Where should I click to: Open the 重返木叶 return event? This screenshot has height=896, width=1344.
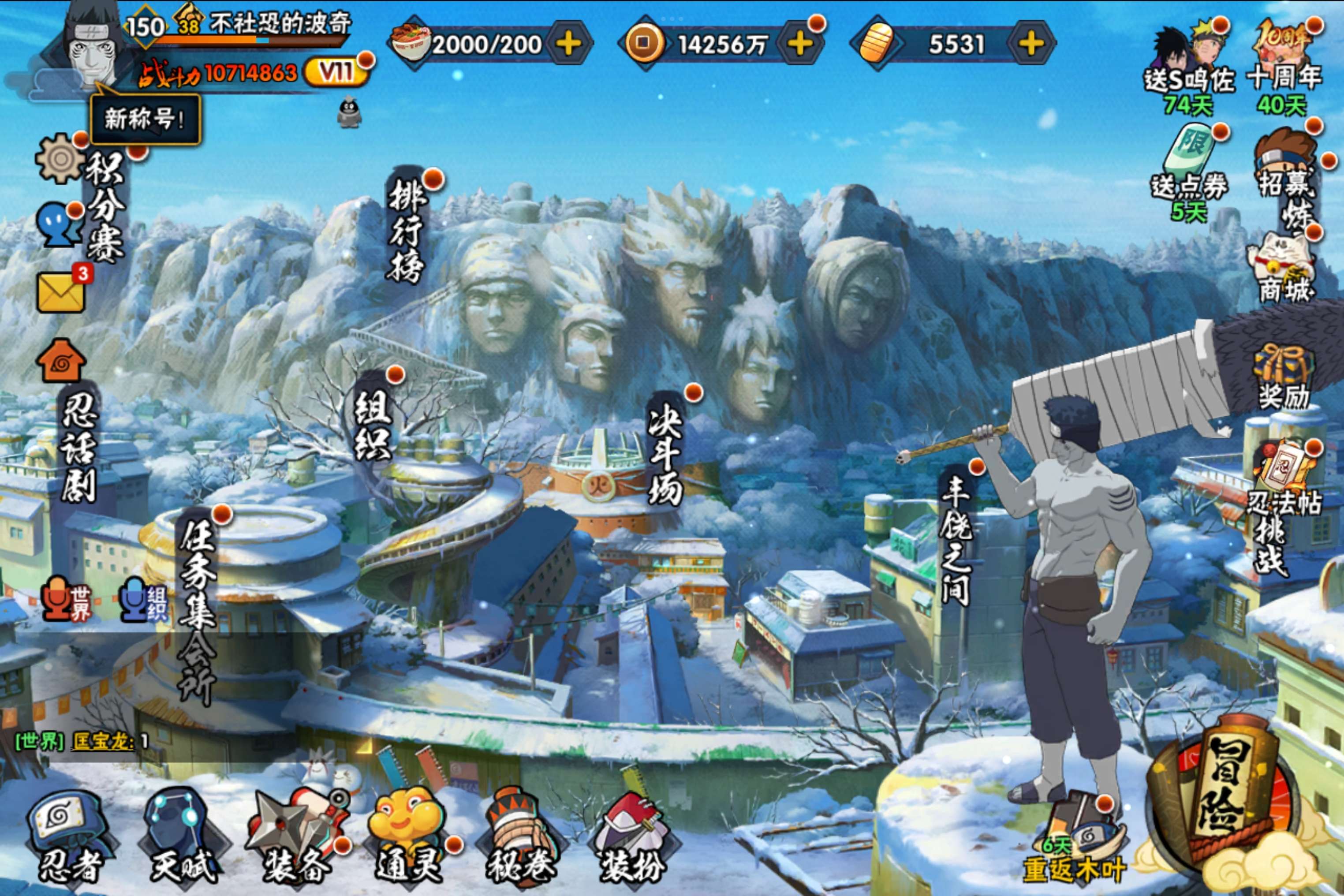tap(1074, 846)
